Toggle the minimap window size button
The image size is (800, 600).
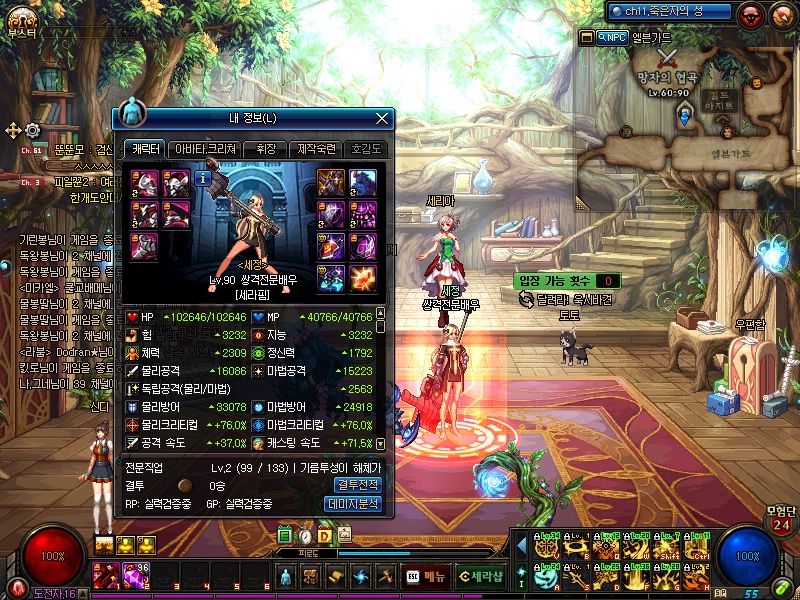point(587,37)
